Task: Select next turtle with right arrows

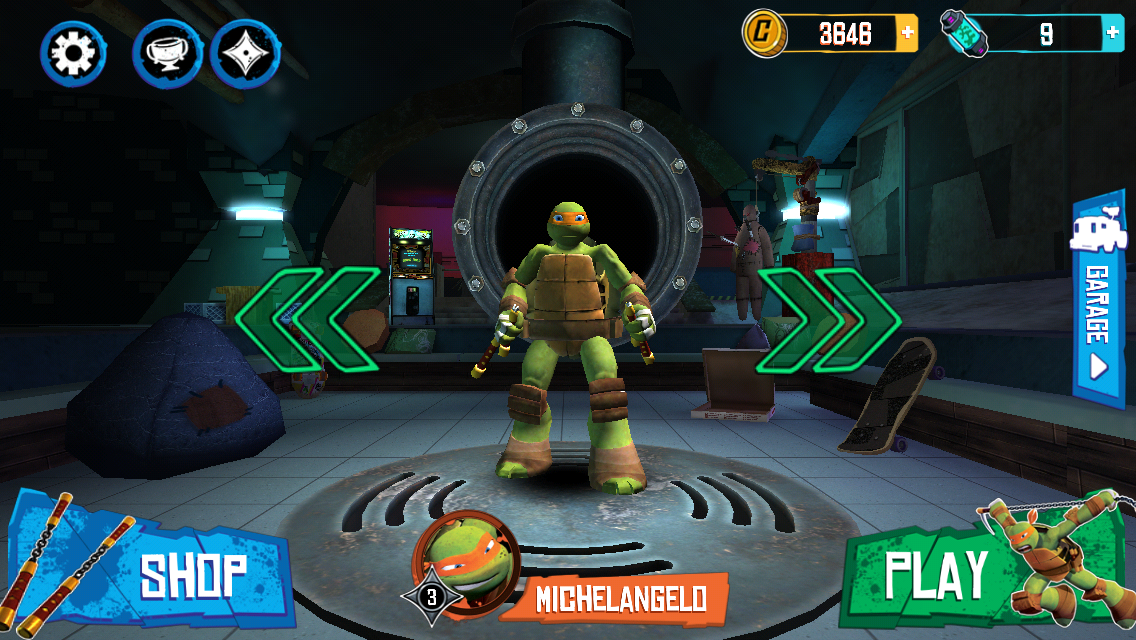Action: [x=826, y=320]
